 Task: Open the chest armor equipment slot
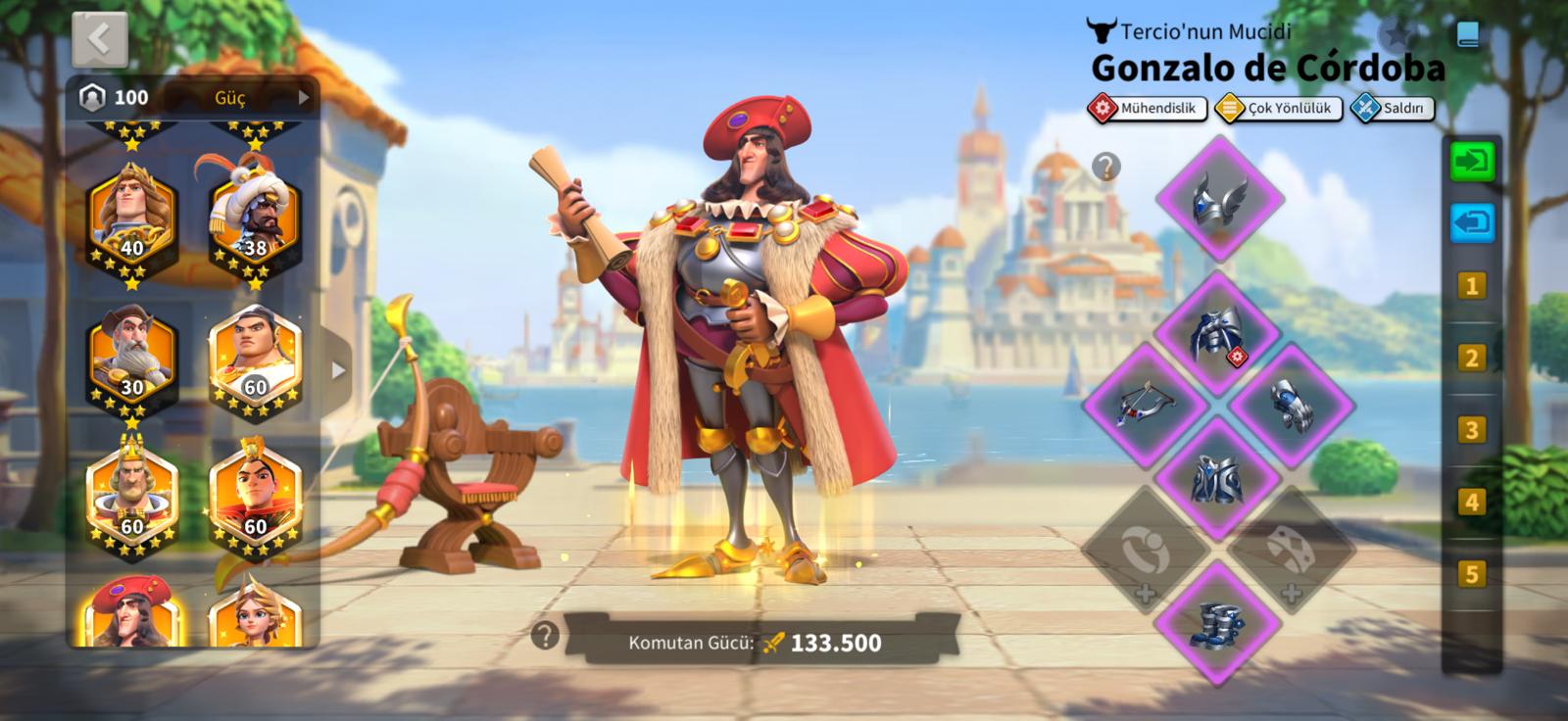[1217, 334]
